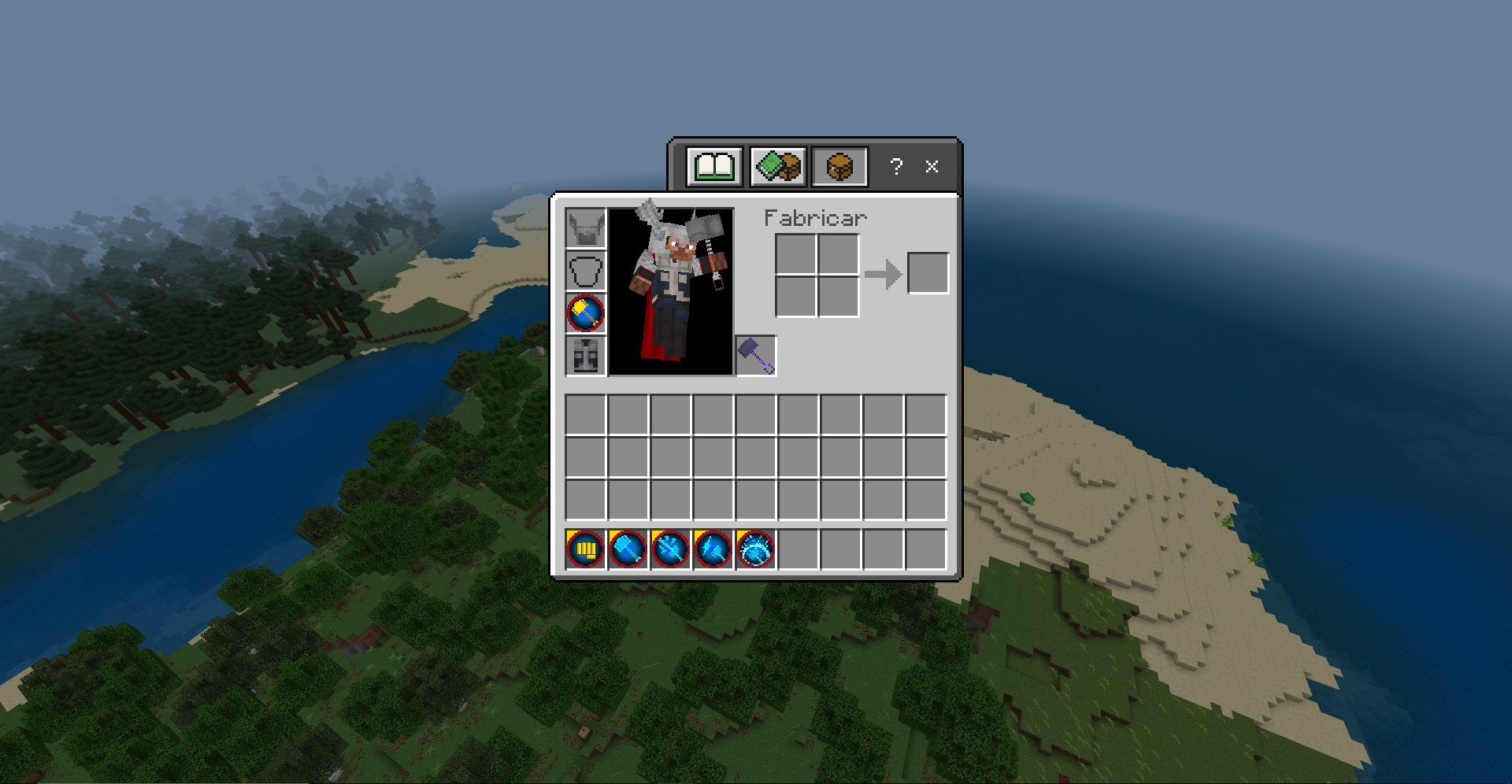This screenshot has width=1512, height=784.
Task: Click the leggings item in the bottom armor slot
Action: tap(585, 356)
